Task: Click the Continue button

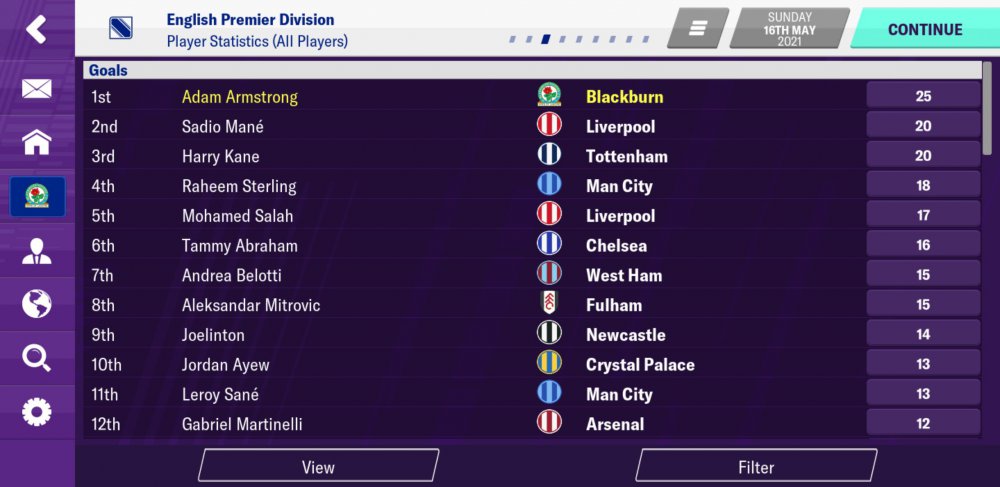Action: pos(924,29)
